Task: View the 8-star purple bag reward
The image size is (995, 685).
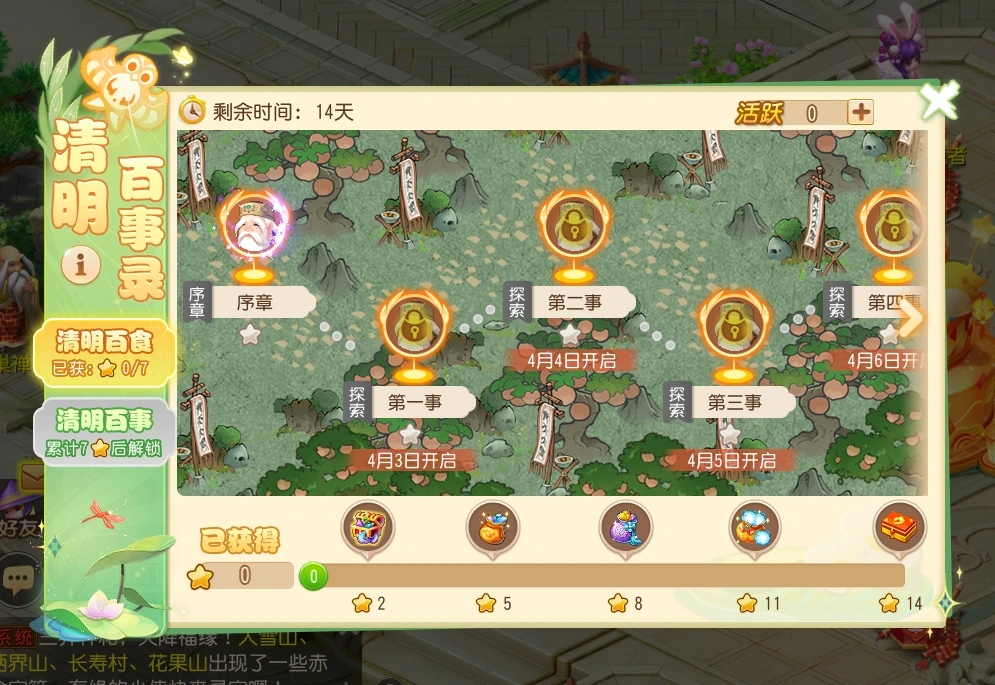Action: pos(625,528)
